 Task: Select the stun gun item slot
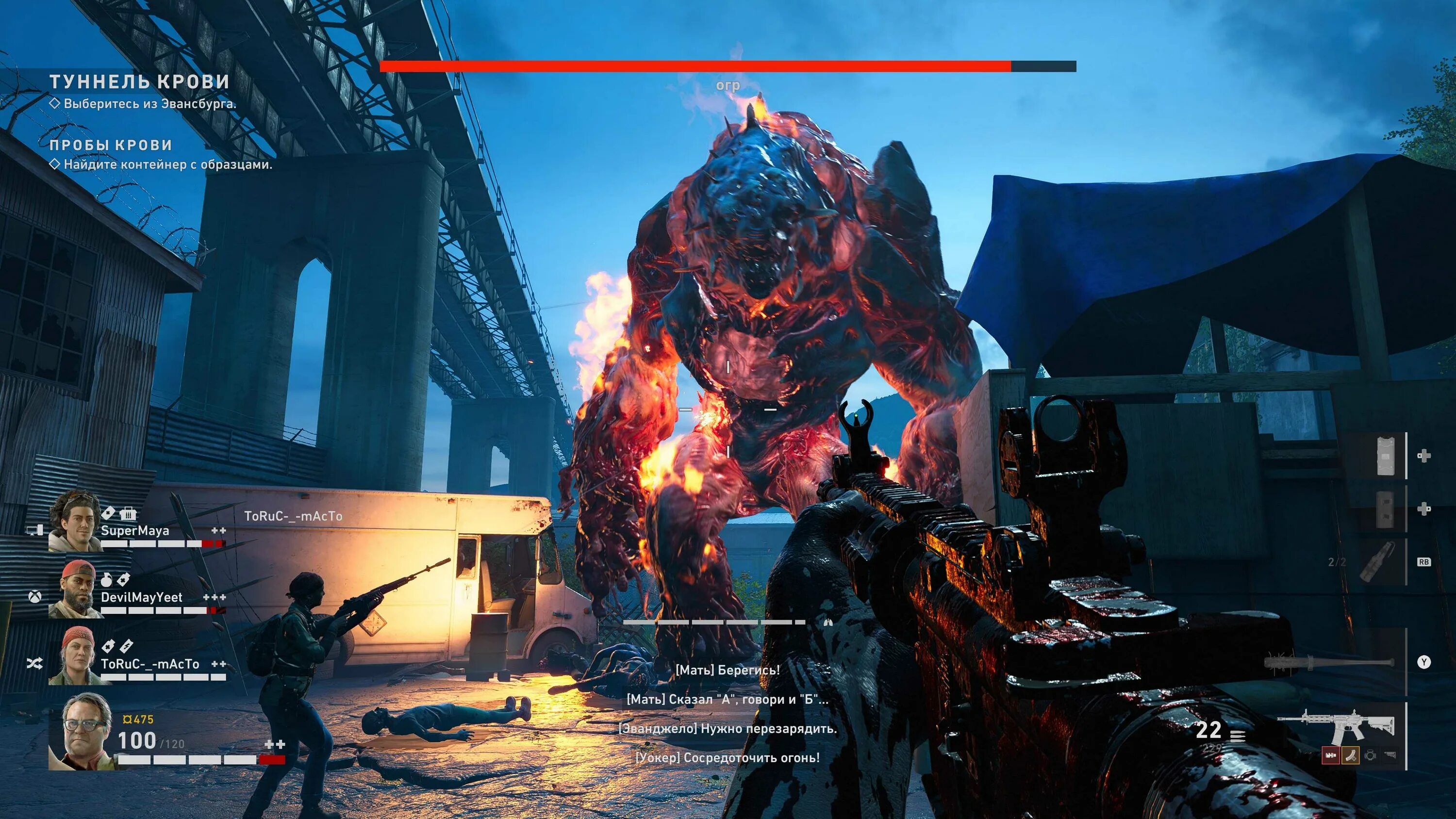1385,456
